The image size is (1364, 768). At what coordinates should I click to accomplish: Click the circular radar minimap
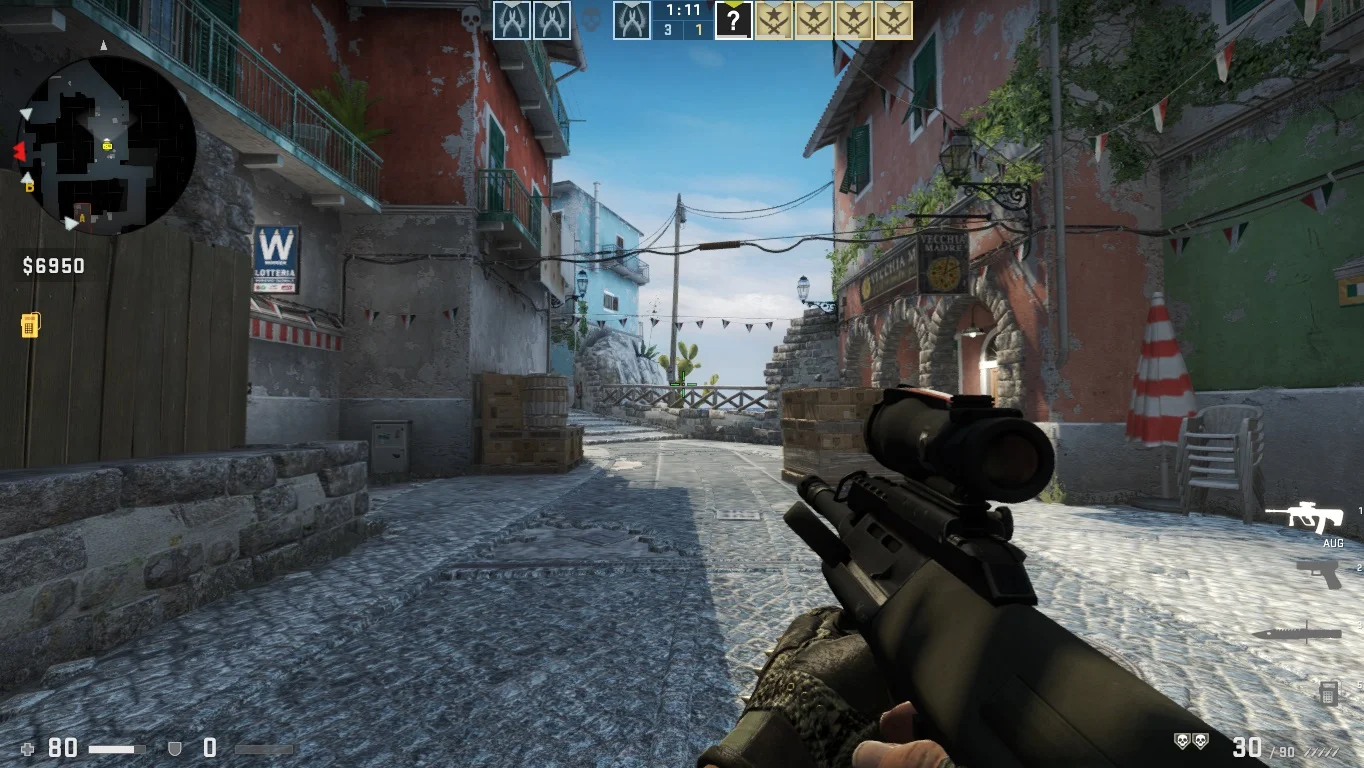click(x=106, y=145)
